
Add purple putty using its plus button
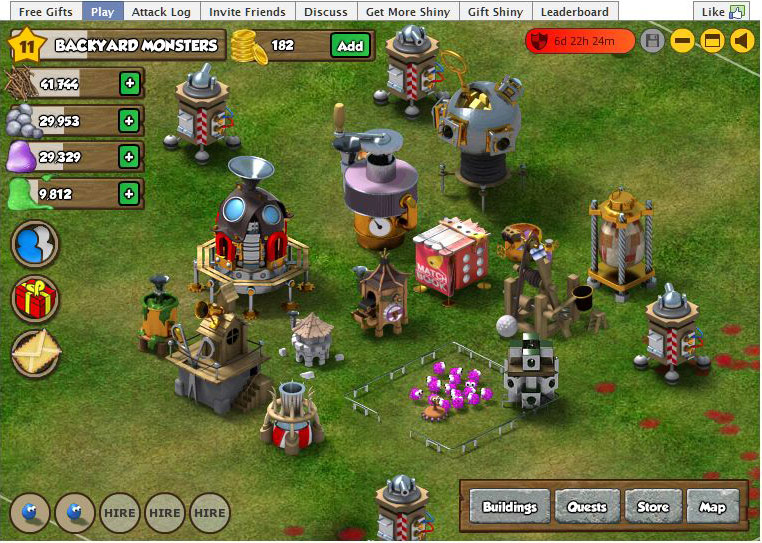[x=129, y=157]
